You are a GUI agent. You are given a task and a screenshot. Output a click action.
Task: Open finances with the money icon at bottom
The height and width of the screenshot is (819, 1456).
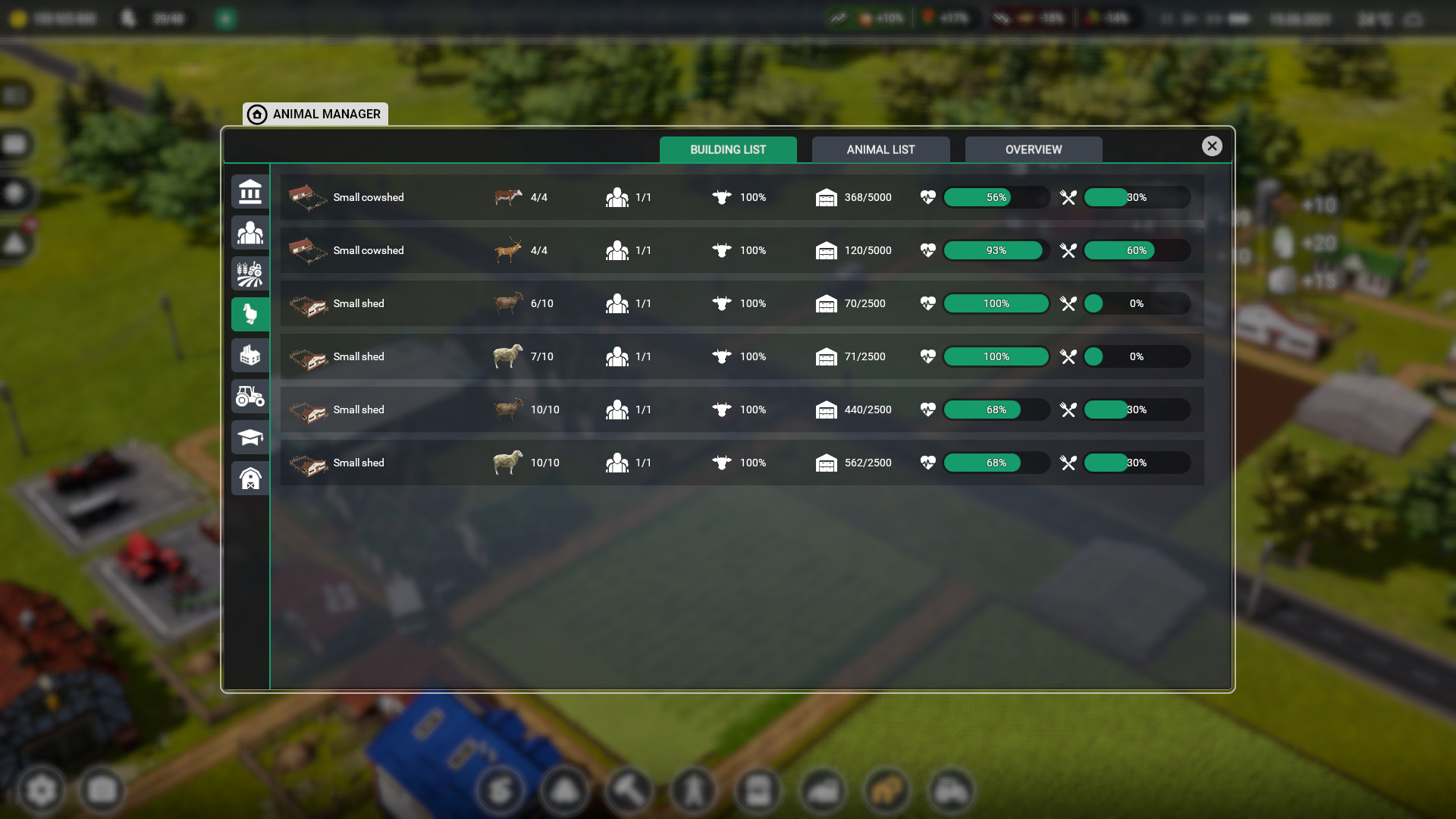tap(500, 790)
